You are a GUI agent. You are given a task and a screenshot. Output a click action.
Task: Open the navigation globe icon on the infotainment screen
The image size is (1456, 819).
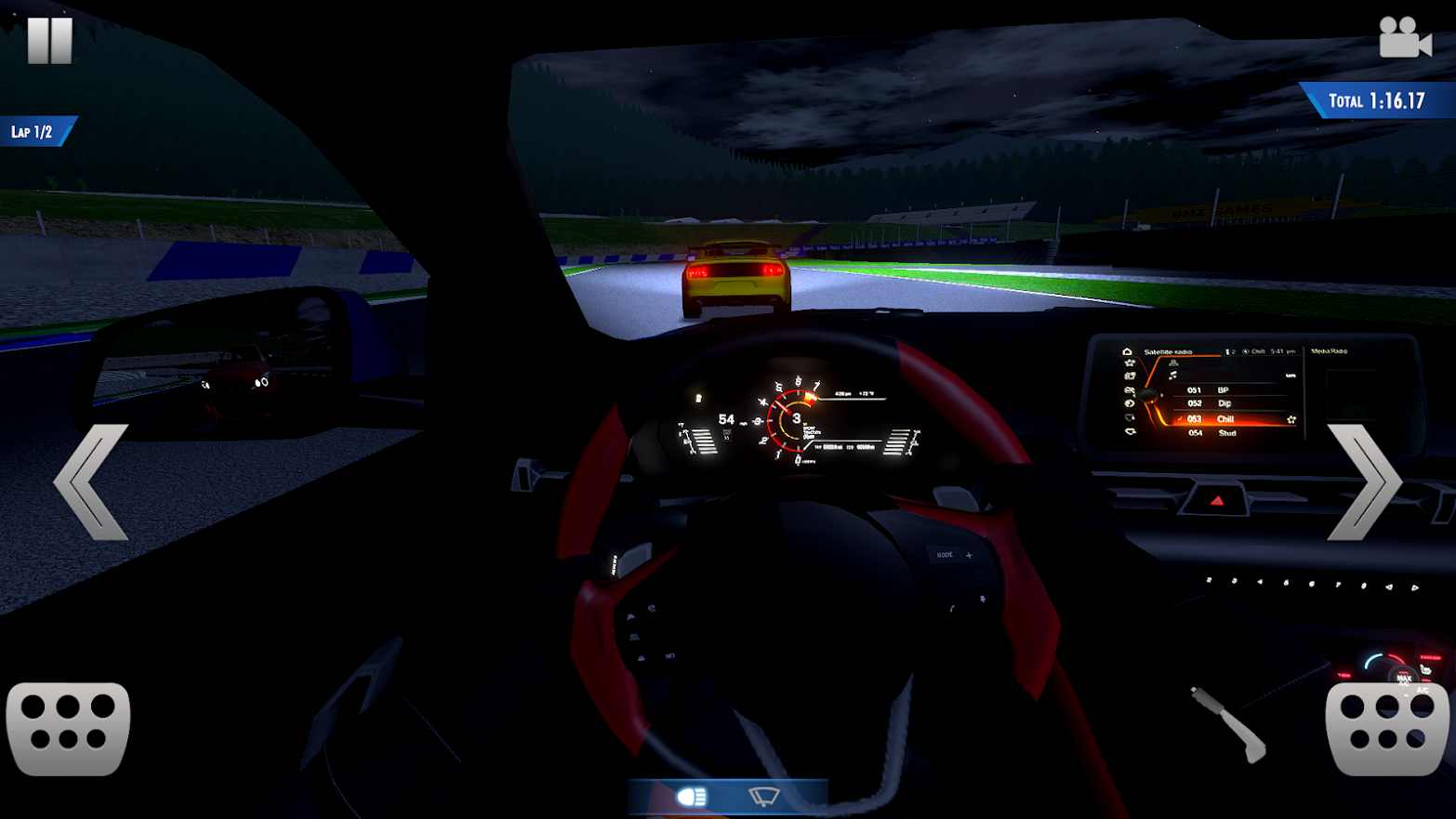point(1128,403)
